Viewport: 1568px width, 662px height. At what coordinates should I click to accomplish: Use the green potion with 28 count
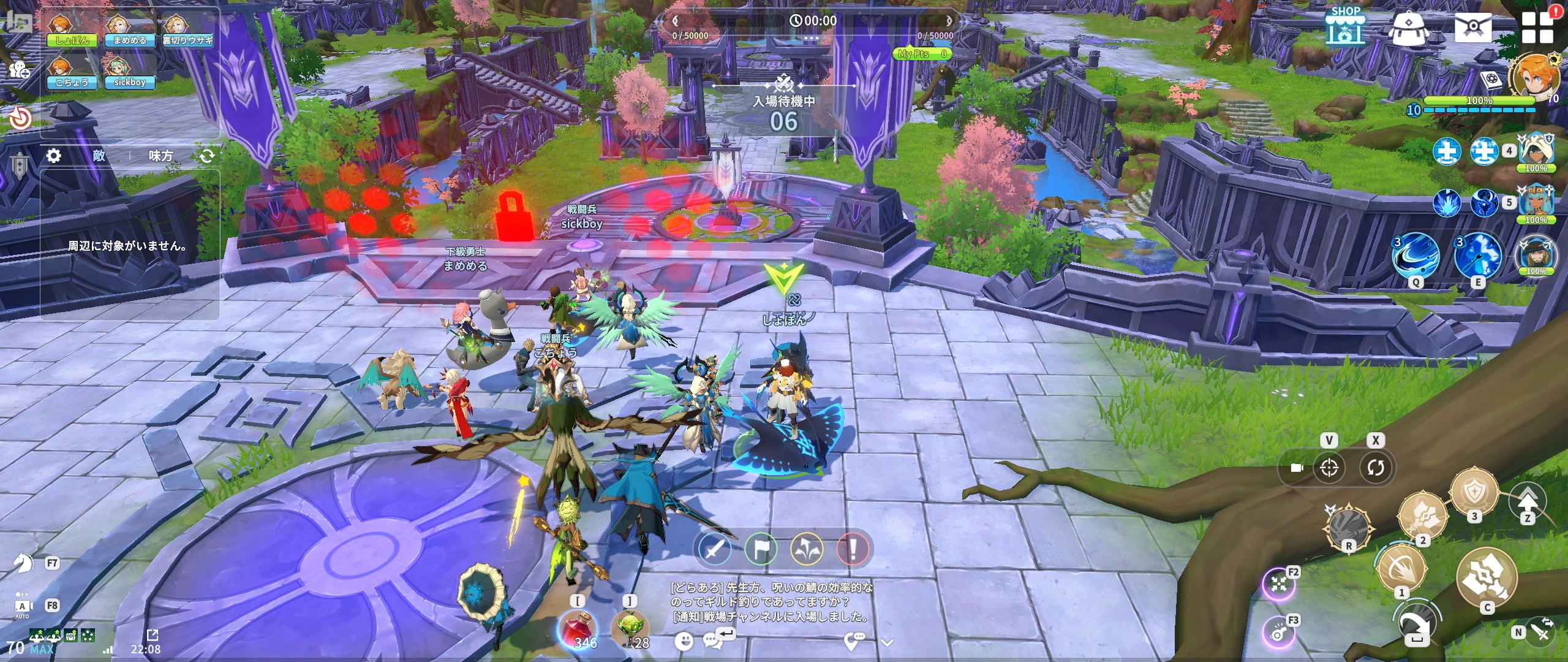[631, 628]
